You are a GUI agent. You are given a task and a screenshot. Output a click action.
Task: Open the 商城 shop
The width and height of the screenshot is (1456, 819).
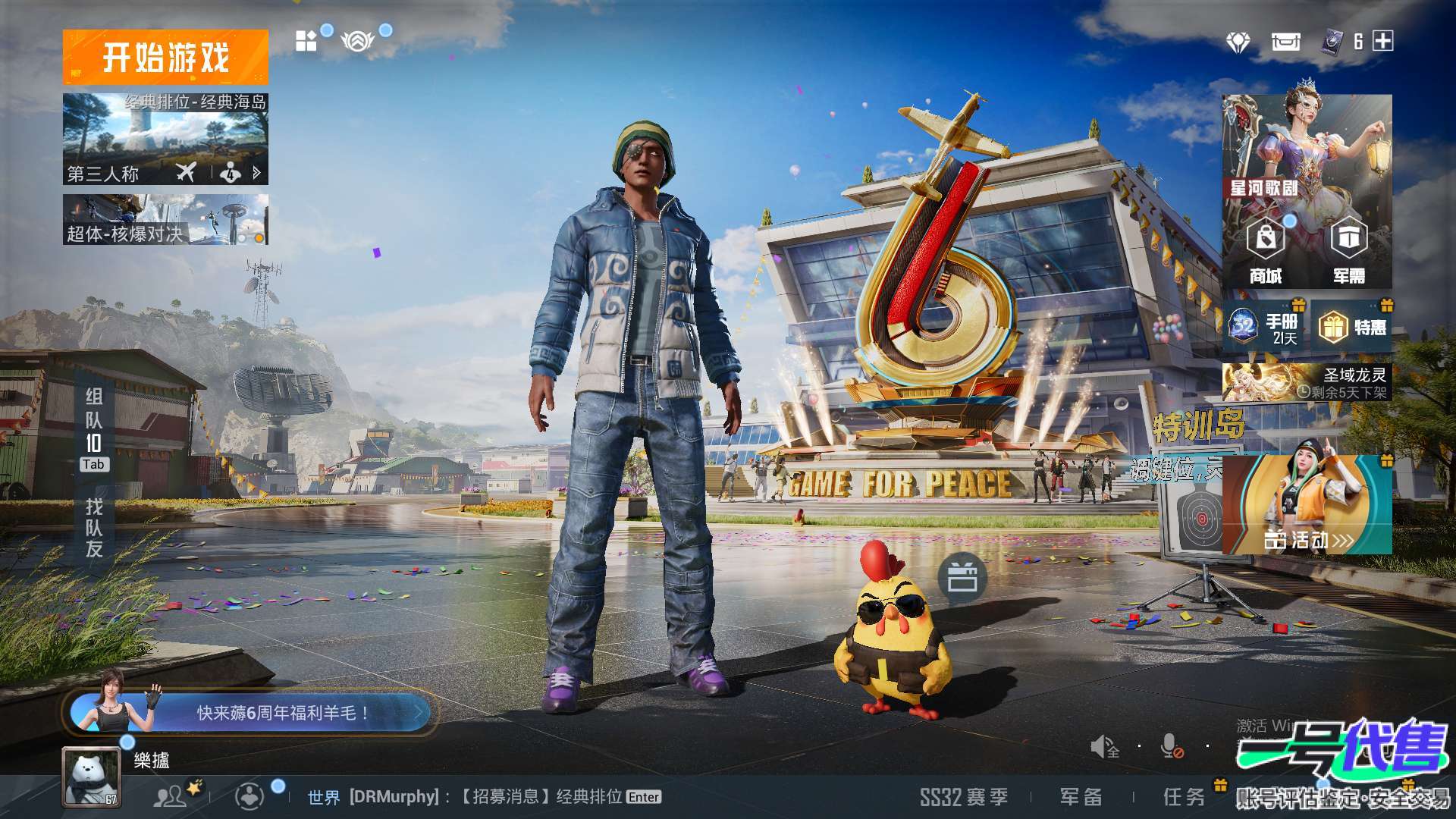[1266, 250]
